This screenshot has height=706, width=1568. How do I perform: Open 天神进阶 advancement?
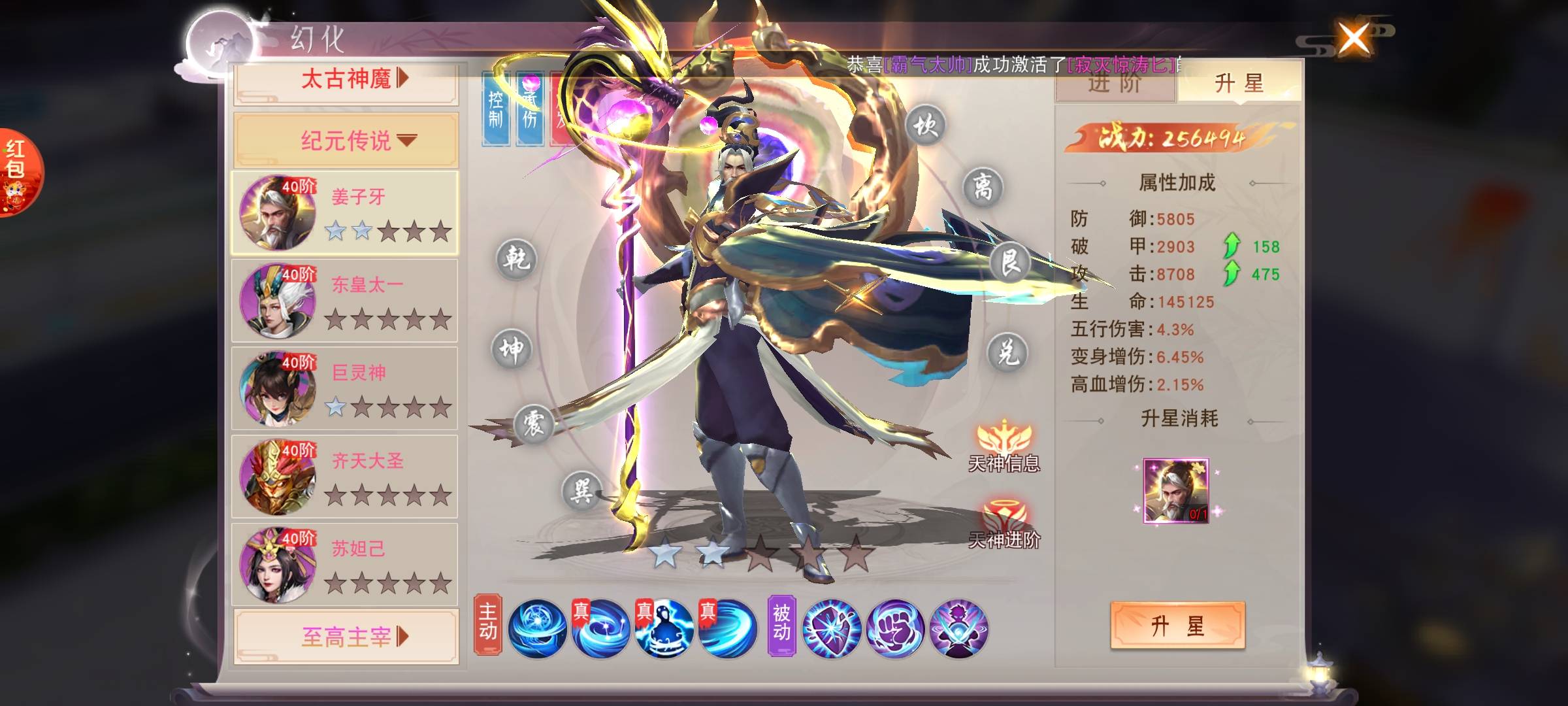(1004, 523)
